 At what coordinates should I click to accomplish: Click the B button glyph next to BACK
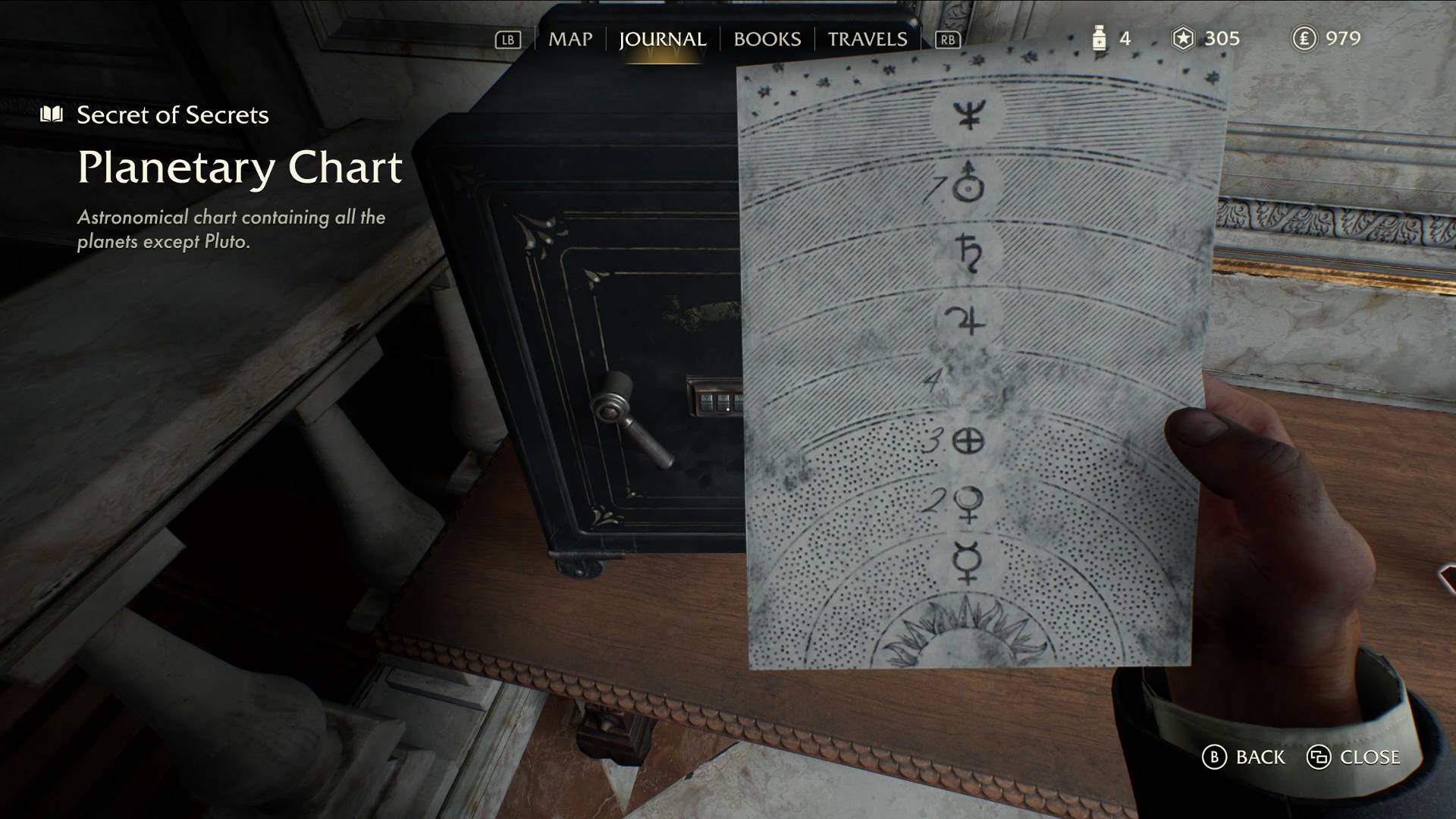pyautogui.click(x=1216, y=757)
